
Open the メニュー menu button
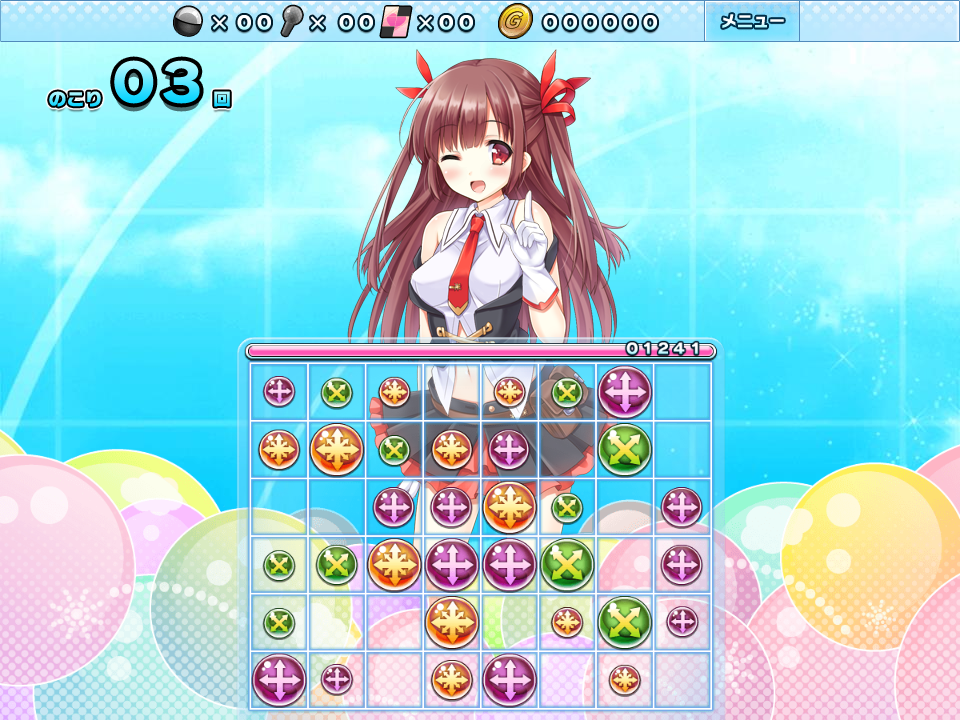click(752, 21)
